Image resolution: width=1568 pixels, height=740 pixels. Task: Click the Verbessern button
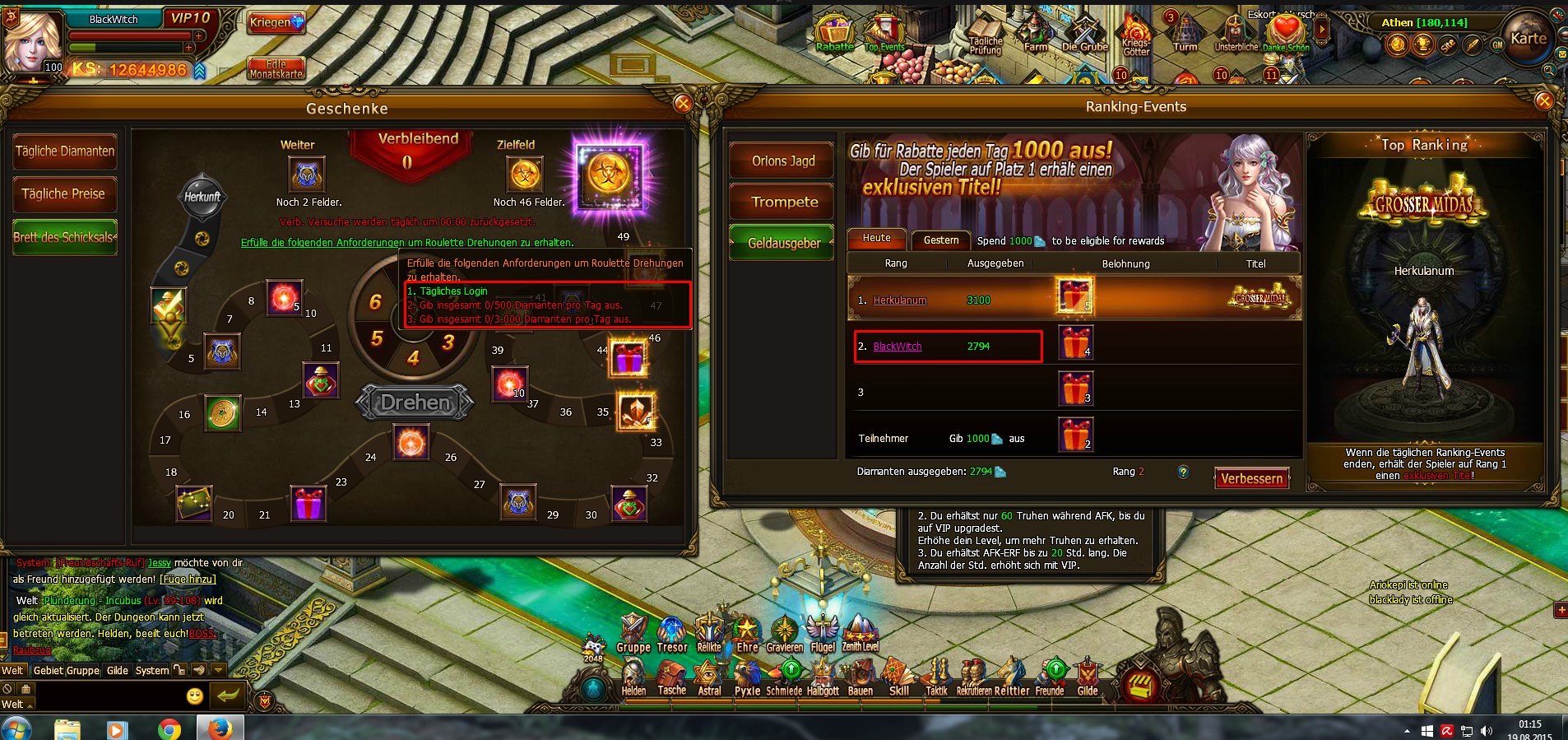point(1251,478)
